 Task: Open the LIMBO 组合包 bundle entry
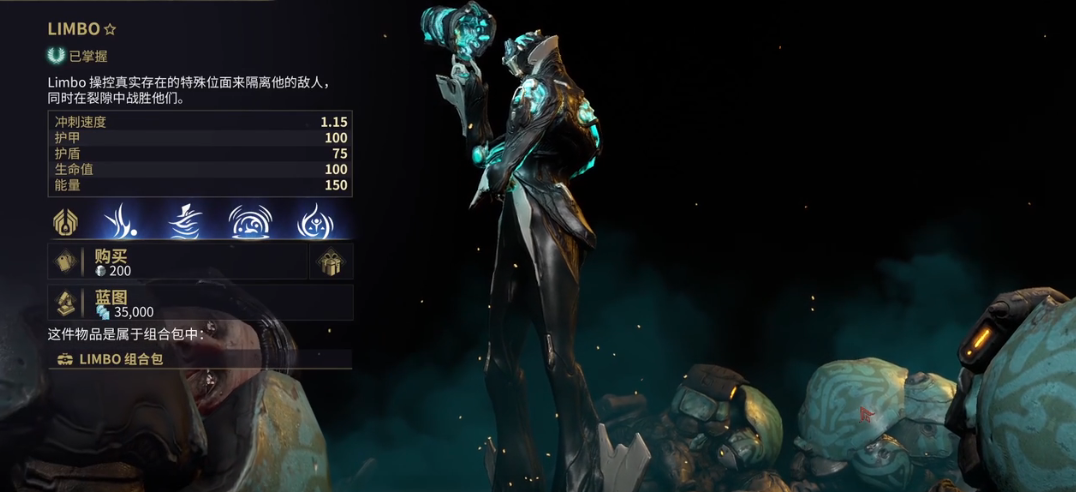pyautogui.click(x=200, y=359)
